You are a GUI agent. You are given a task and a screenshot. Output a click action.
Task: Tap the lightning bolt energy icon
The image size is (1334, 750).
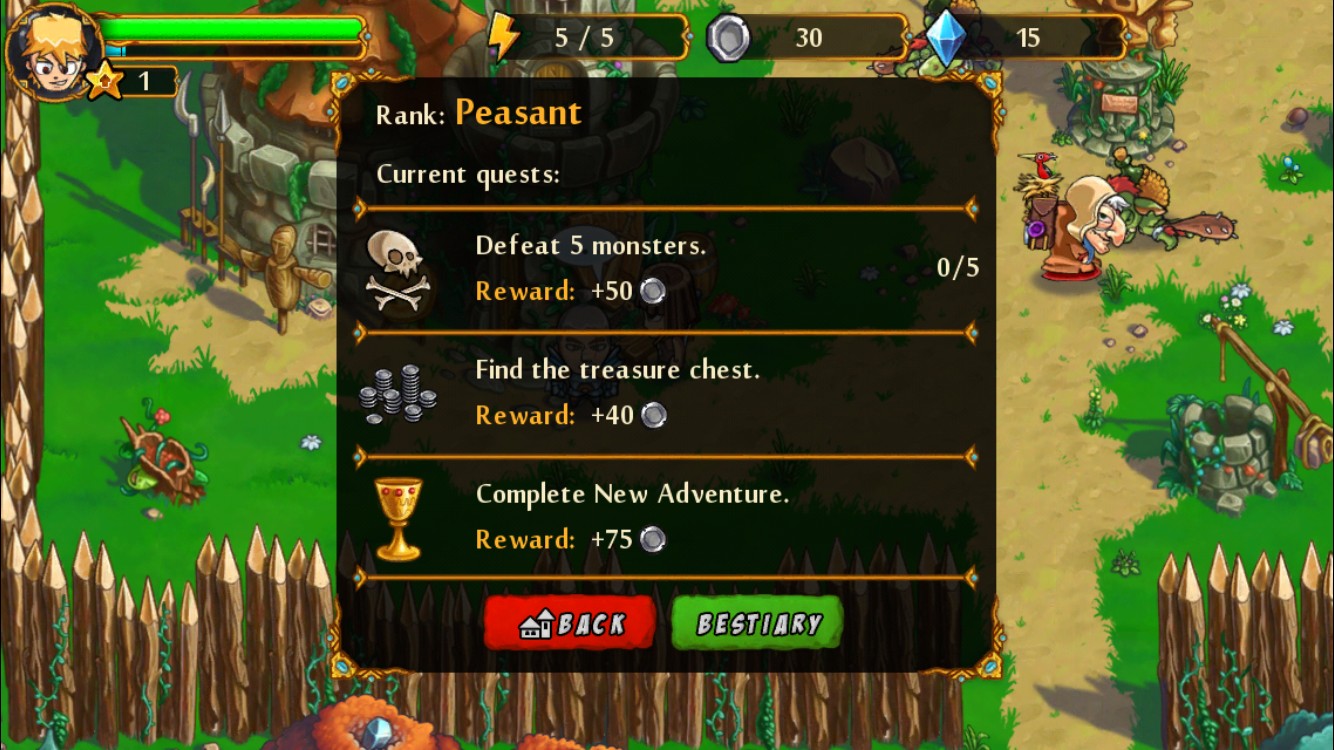[x=503, y=38]
